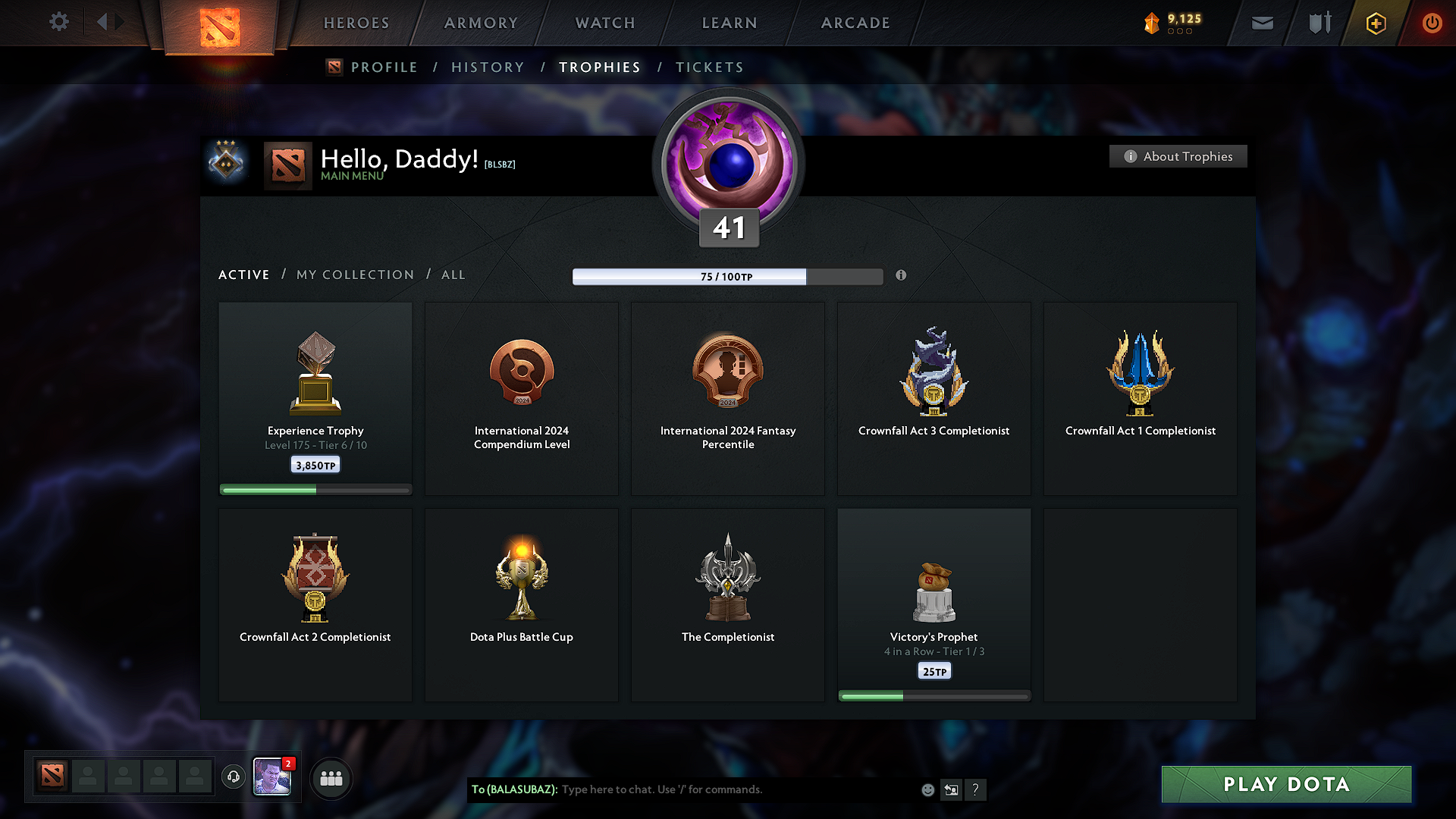Go to the HISTORY section
Viewport: 1456px width, 819px height.
coord(488,67)
